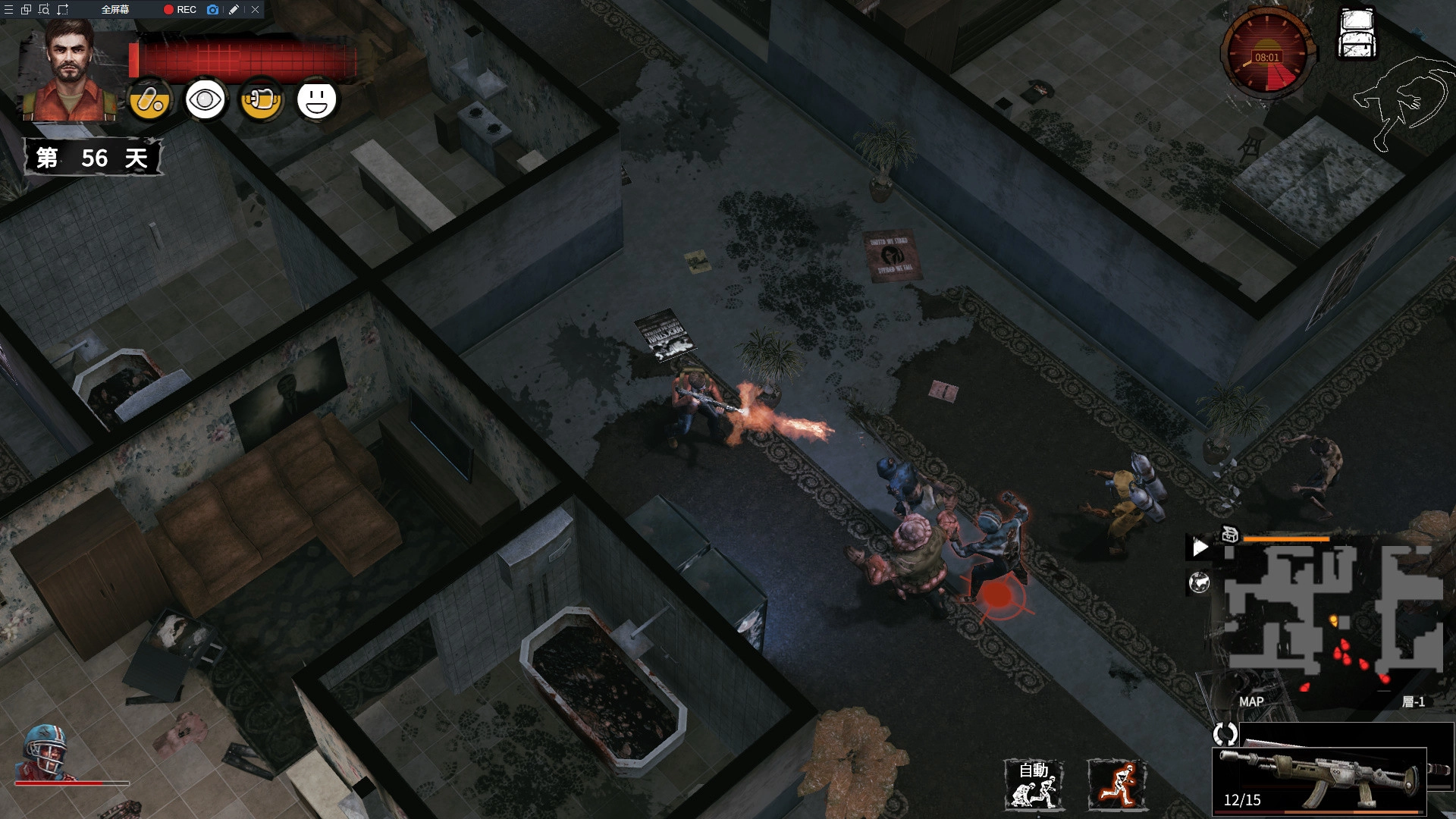
Task: Toggle the 自動 auto movement mode
Action: coord(1034,786)
